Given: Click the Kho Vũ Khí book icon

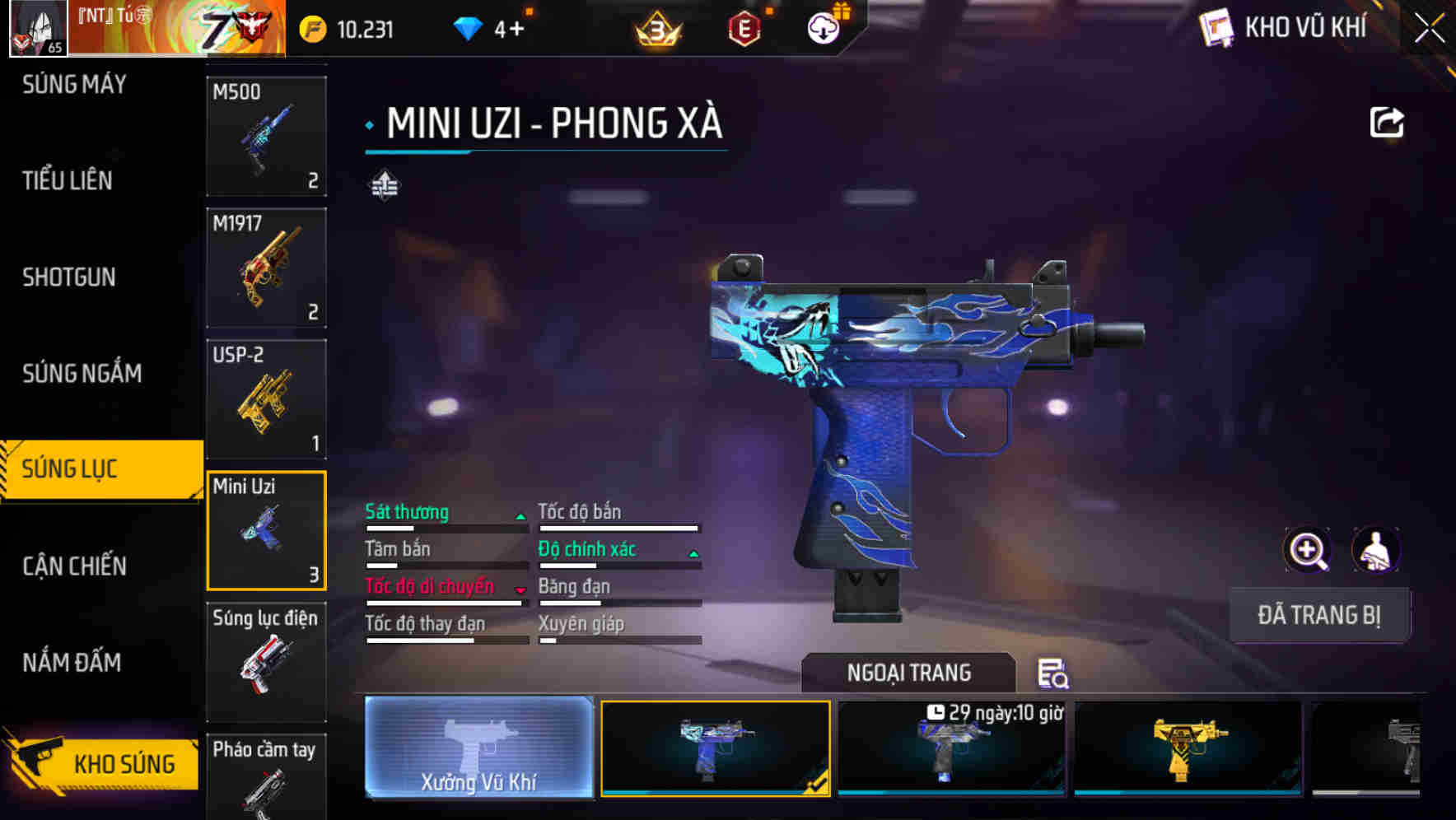Looking at the screenshot, I should click(x=1215, y=27).
